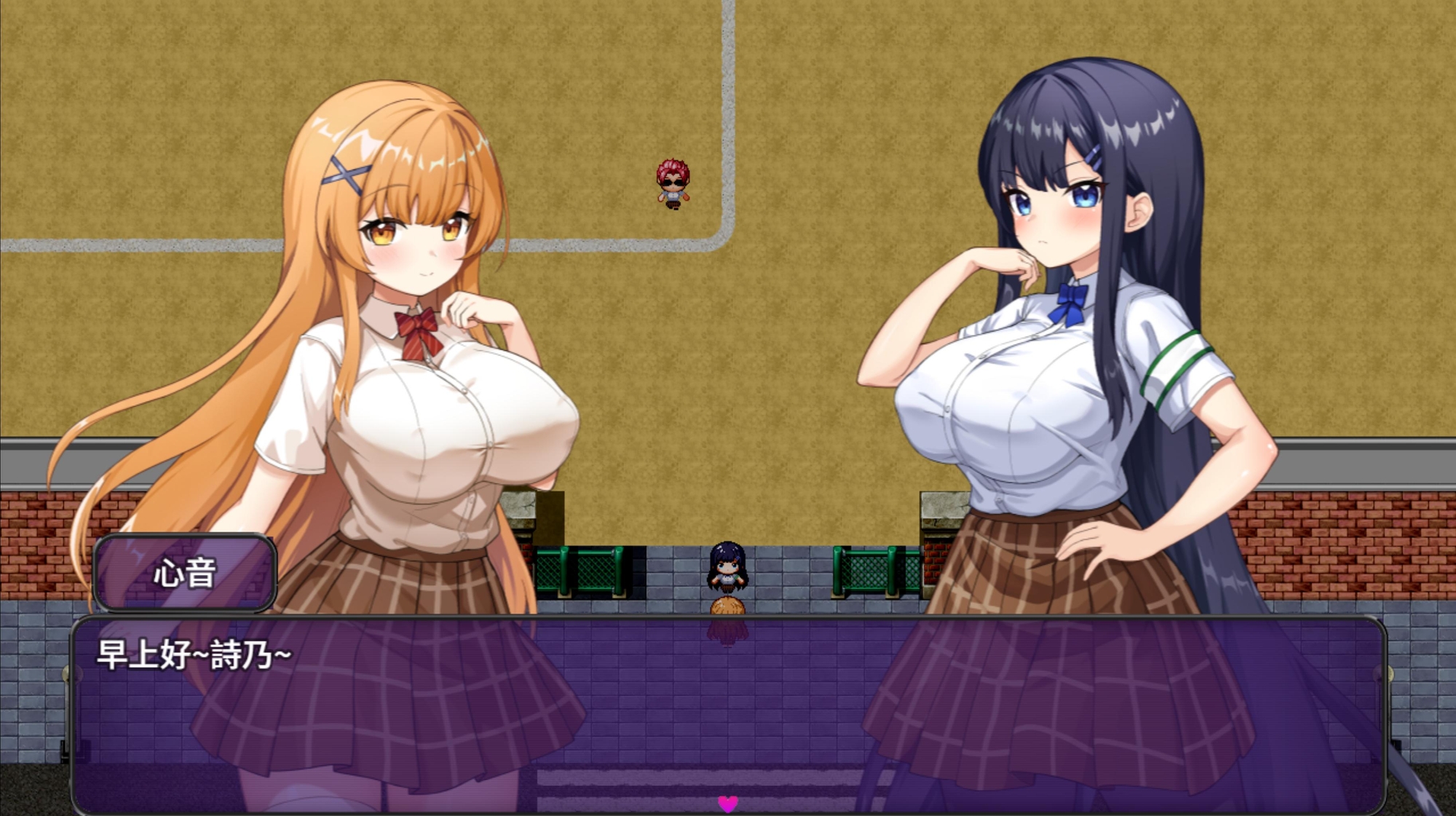Advance the dialogue by clicking the purple message box
Viewport: 1456px width, 816px height.
728,713
